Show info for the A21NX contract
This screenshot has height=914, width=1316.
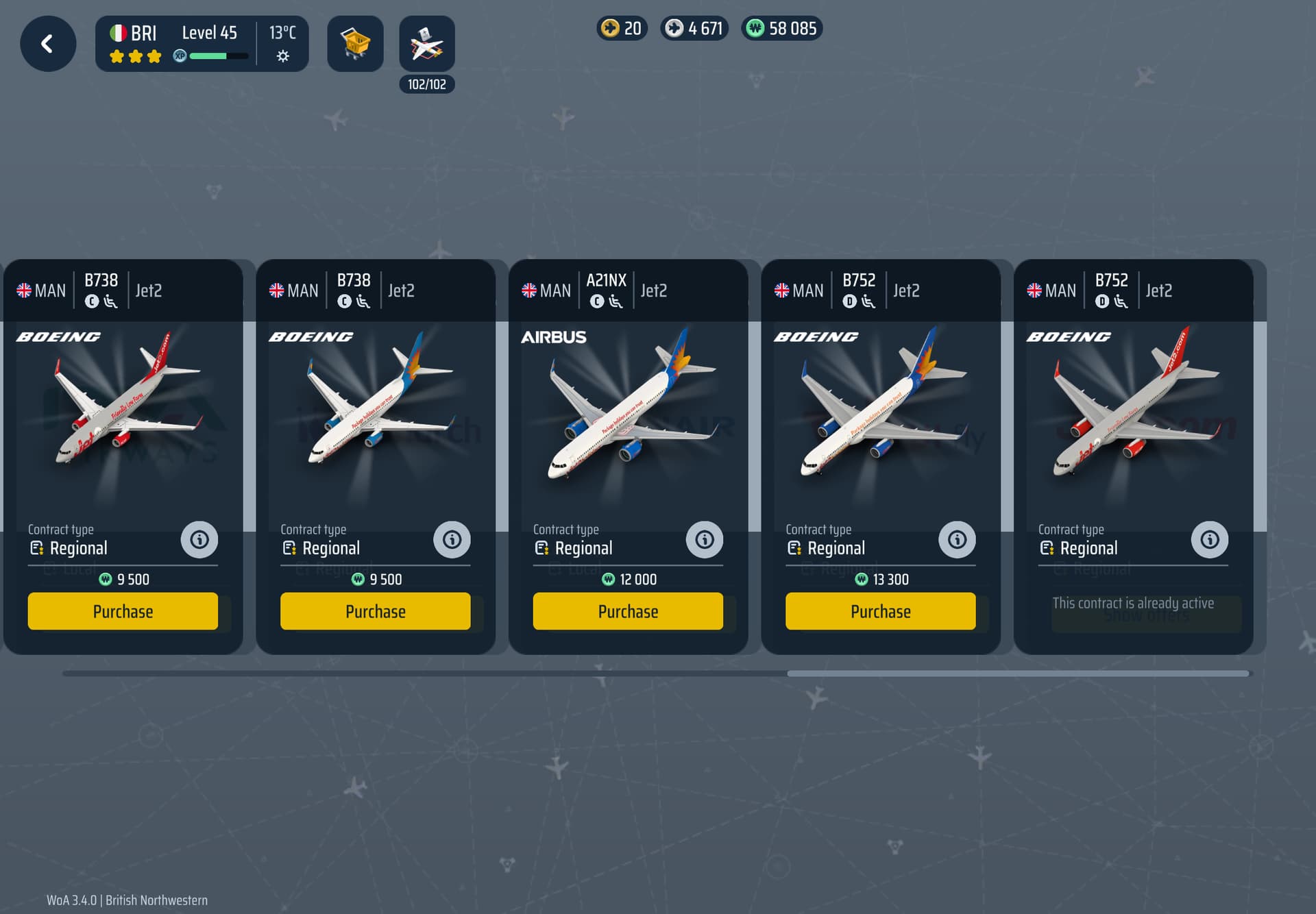(704, 540)
